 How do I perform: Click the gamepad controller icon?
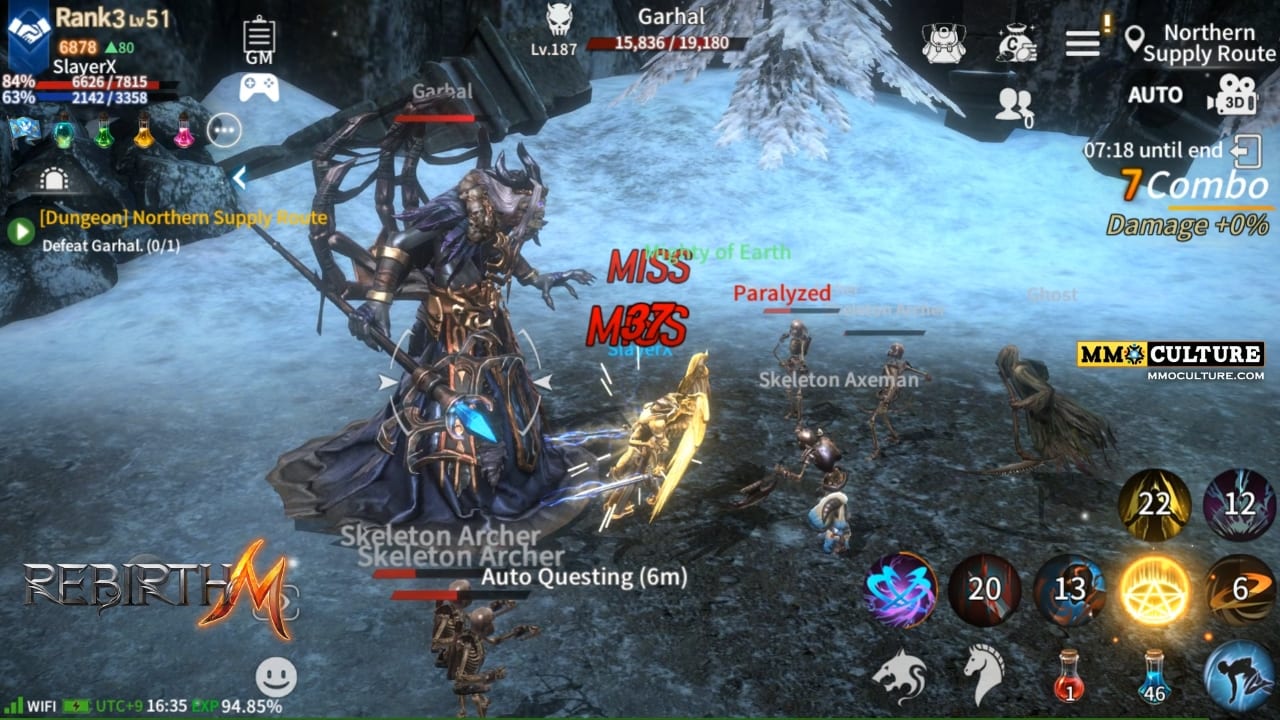coord(259,88)
